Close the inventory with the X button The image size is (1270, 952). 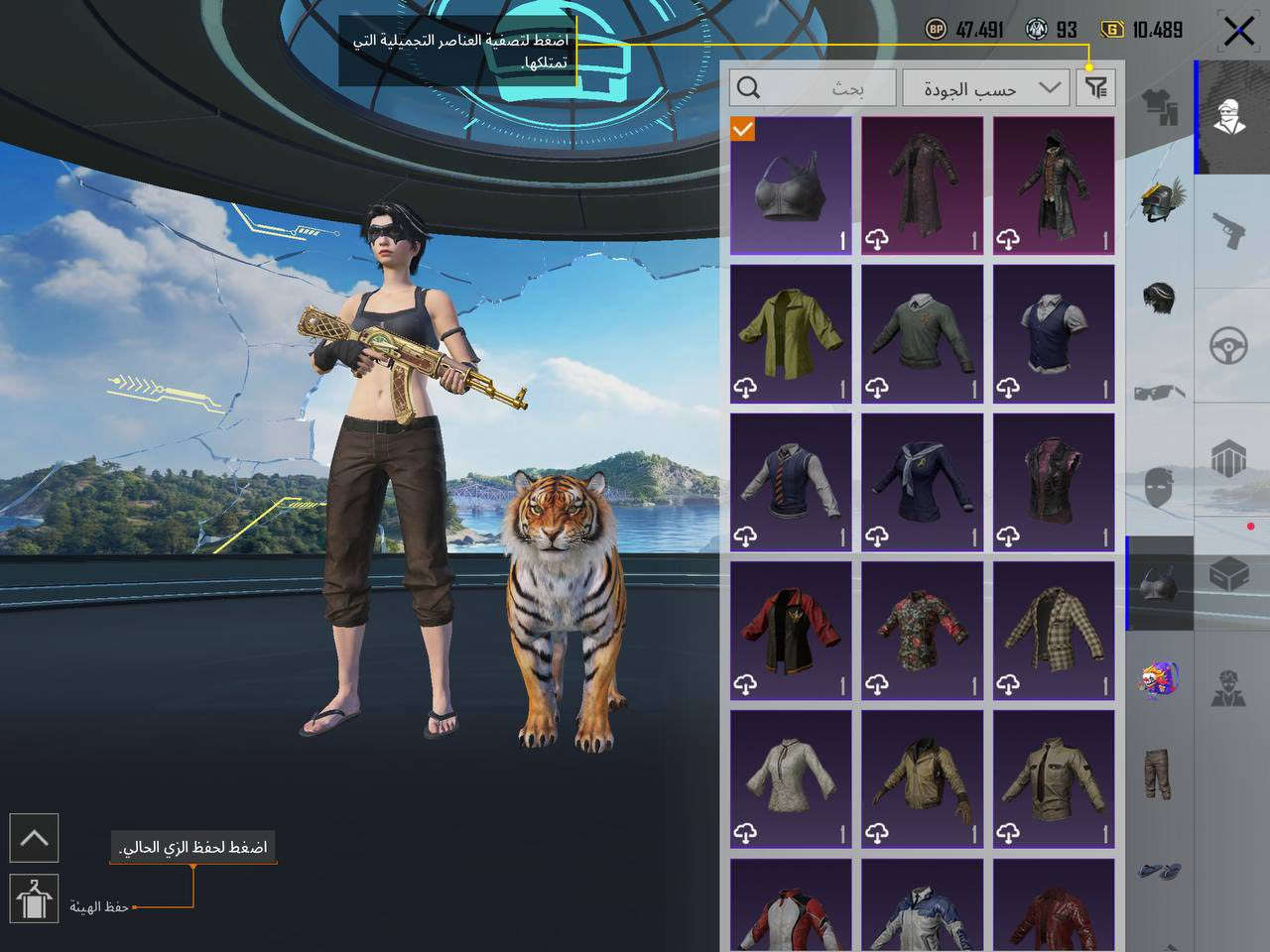point(1238,31)
